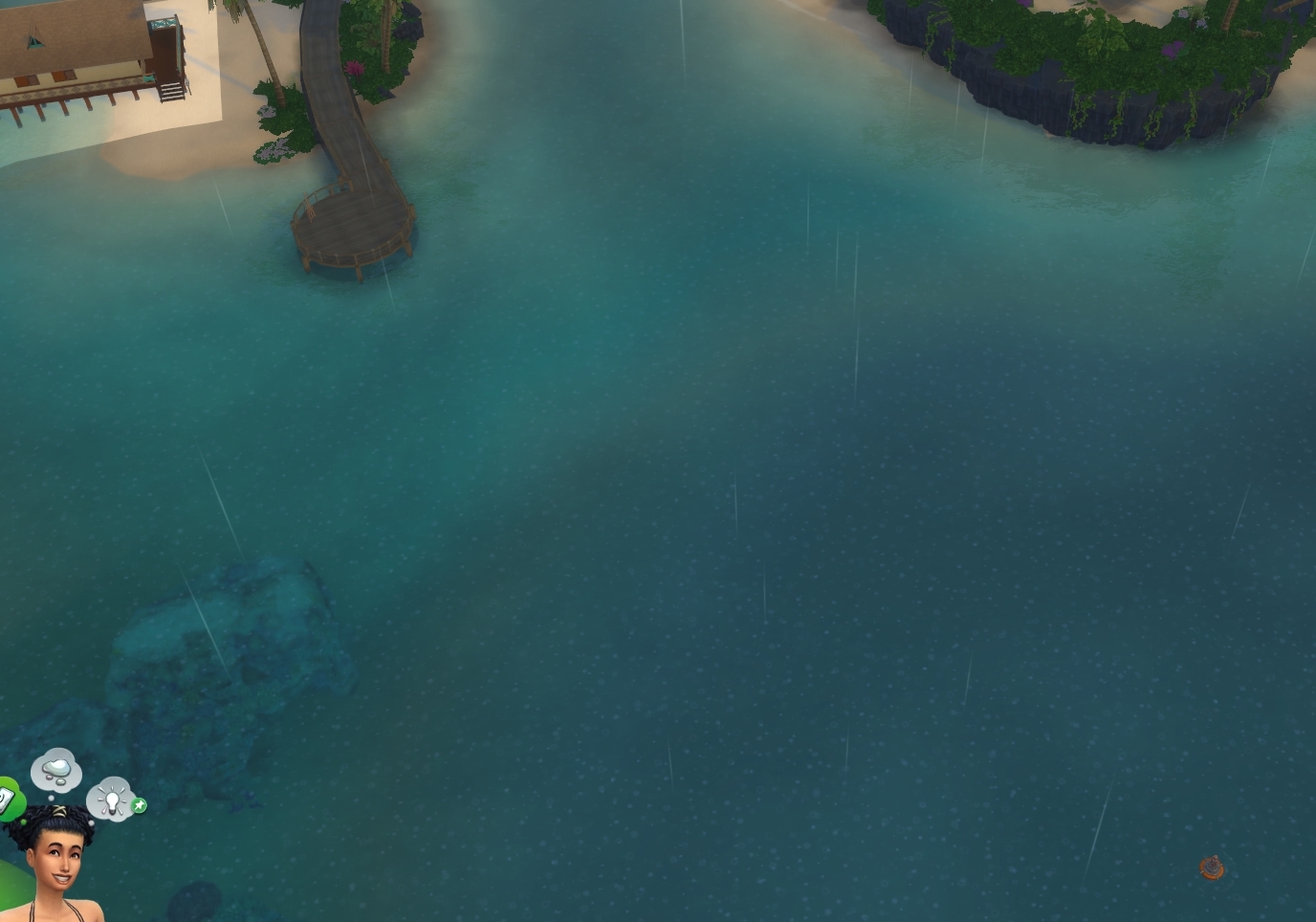Toggle the green pin on the lightbulb whim
Screen dimensions: 1316x922
139,805
